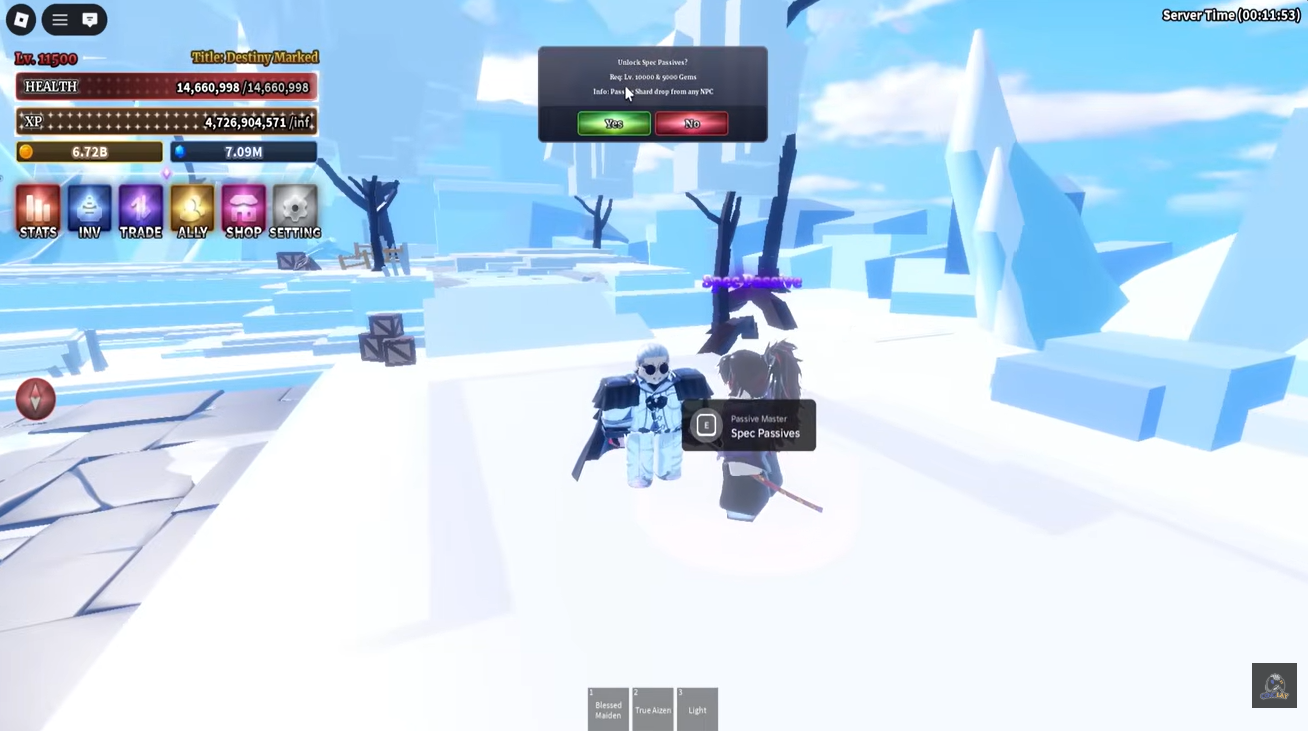This screenshot has height=731, width=1308.
Task: Select Light in hotbar slot 3
Action: click(x=697, y=709)
